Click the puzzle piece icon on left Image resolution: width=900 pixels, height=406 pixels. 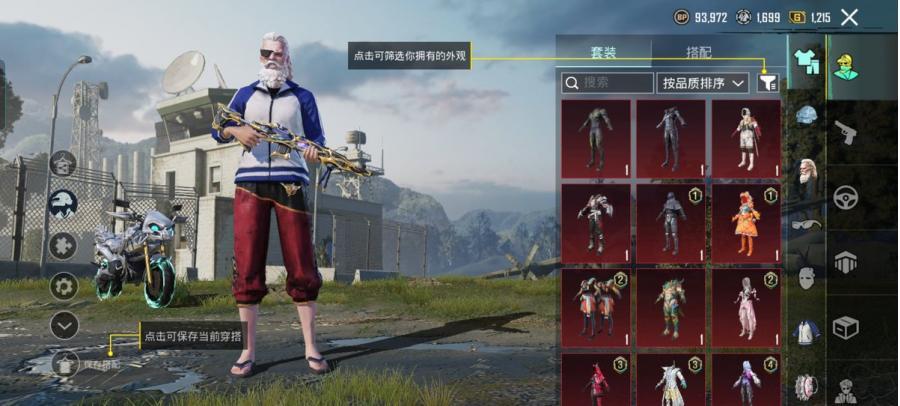pyautogui.click(x=64, y=245)
